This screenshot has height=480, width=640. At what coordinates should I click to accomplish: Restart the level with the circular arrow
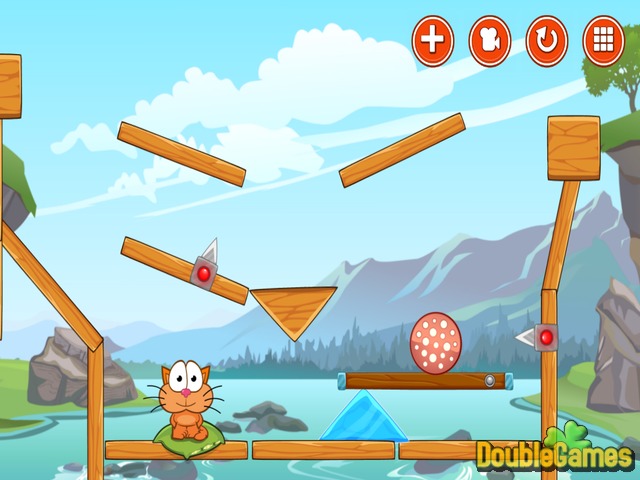point(547,41)
